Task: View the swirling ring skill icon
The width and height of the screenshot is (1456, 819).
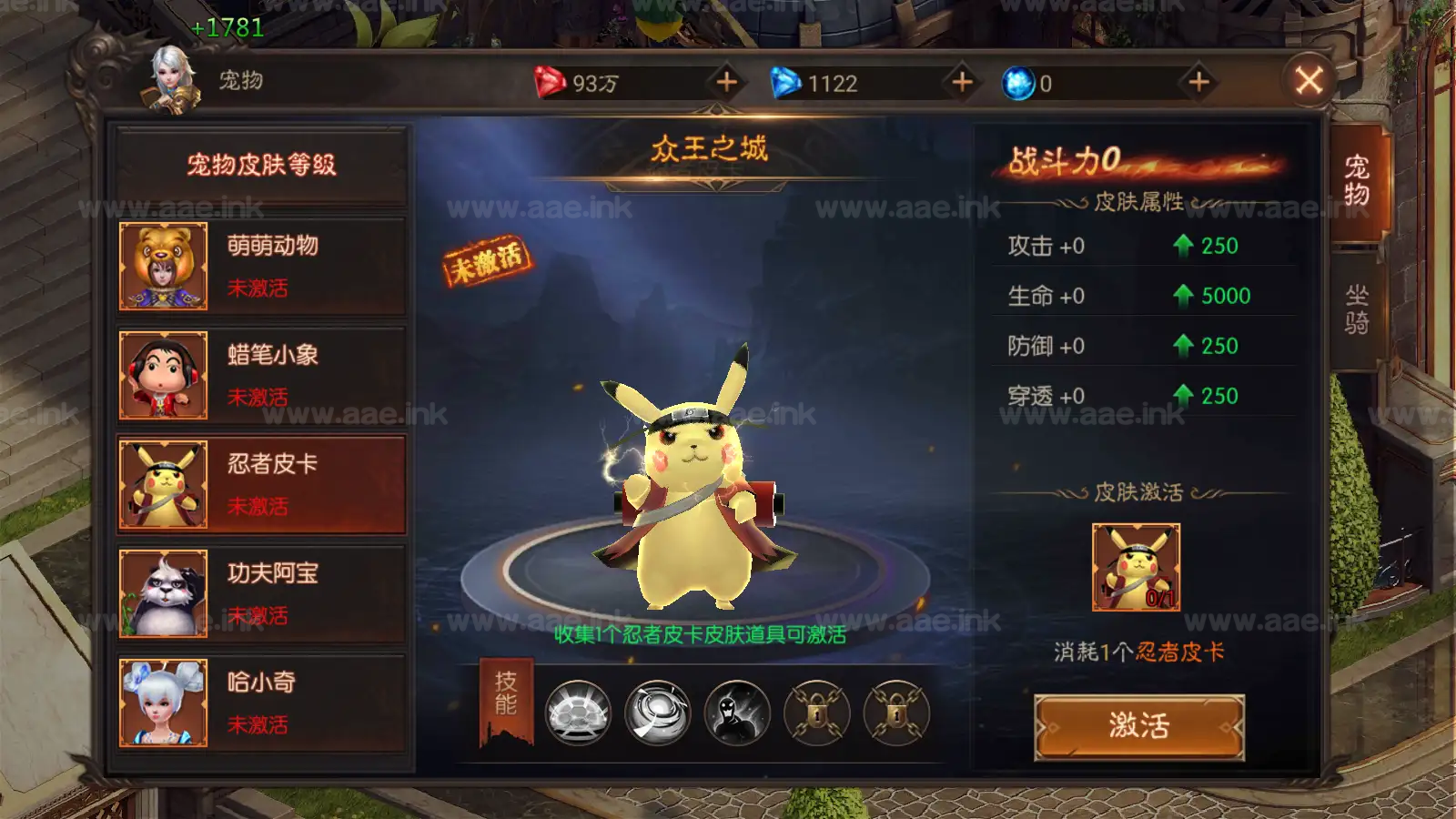Action: pyautogui.click(x=658, y=713)
